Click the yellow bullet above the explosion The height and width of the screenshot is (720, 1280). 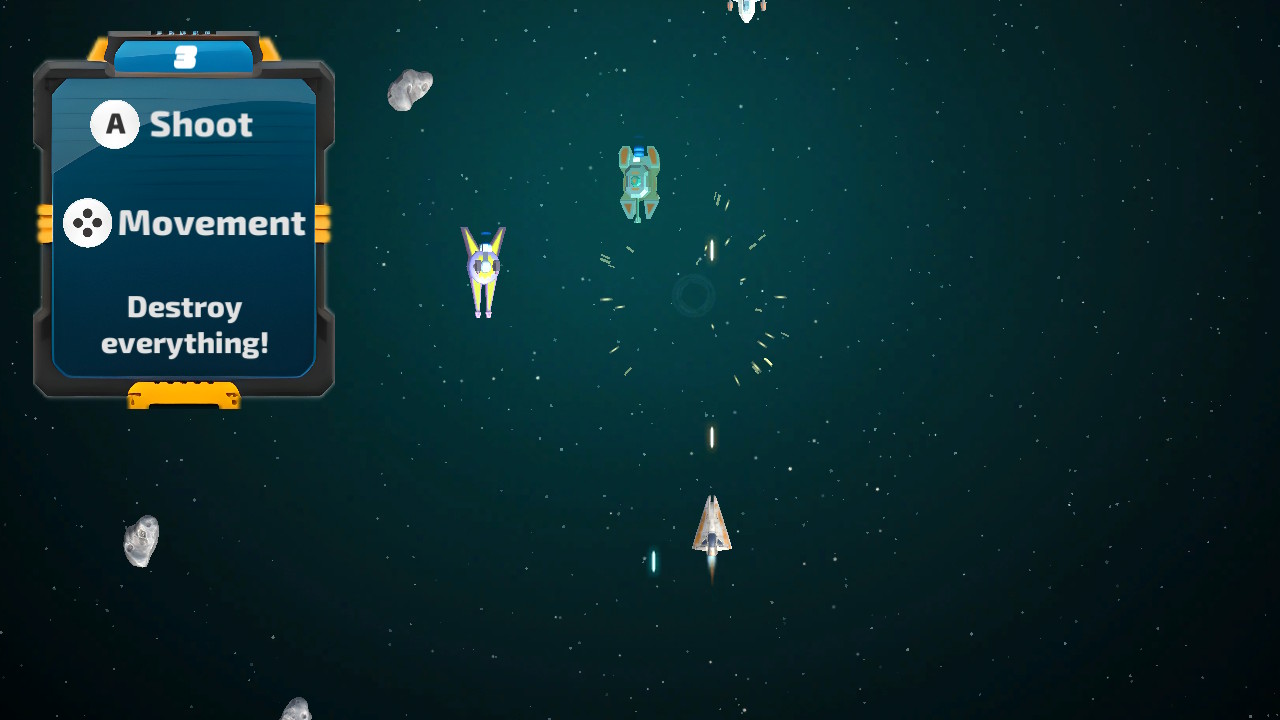click(711, 248)
